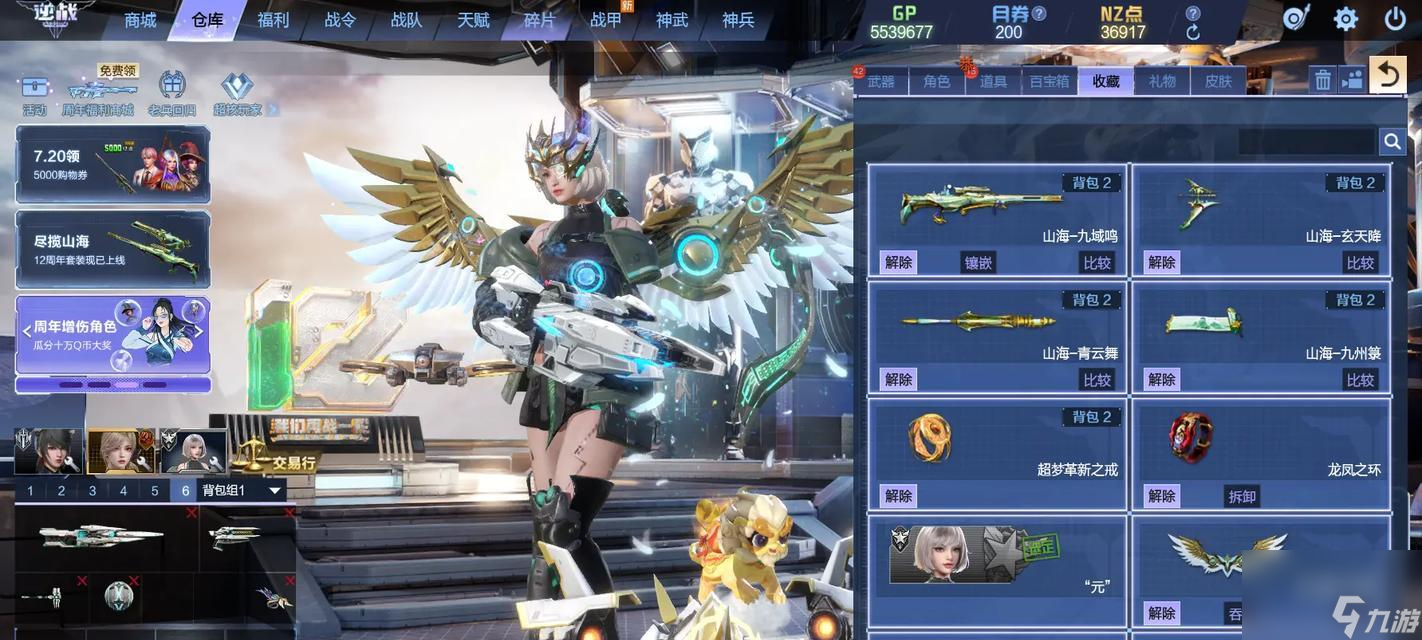Switch to the 福利 welfare menu
This screenshot has height=640, width=1422.
tap(273, 20)
